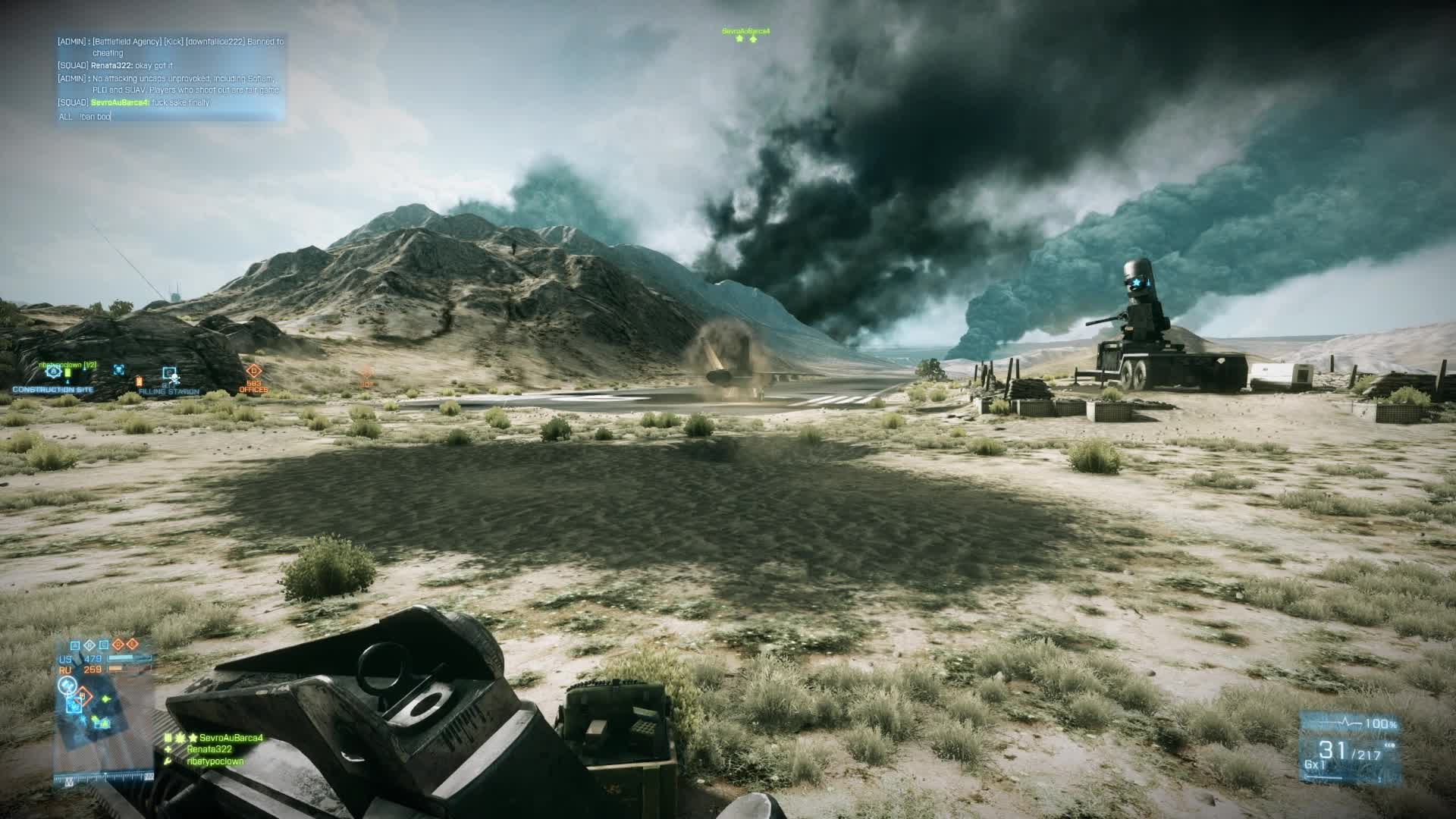The image size is (1456, 819).
Task: Select Renata322 in the squad list
Action: point(209,749)
